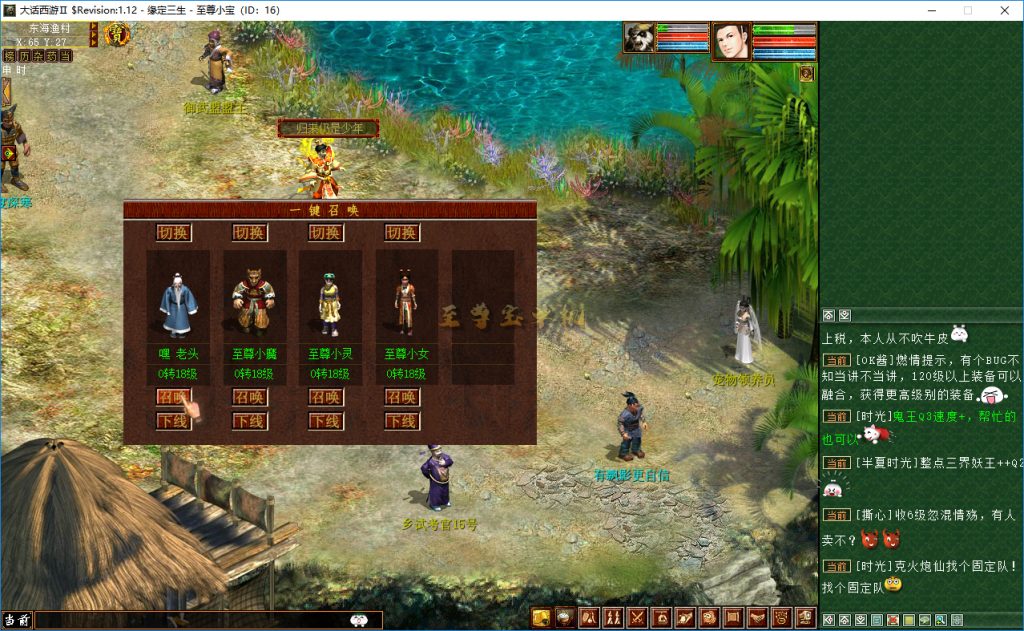Select the dark-haired player portrait
Screen dimensions: 1024x631
[x=731, y=41]
